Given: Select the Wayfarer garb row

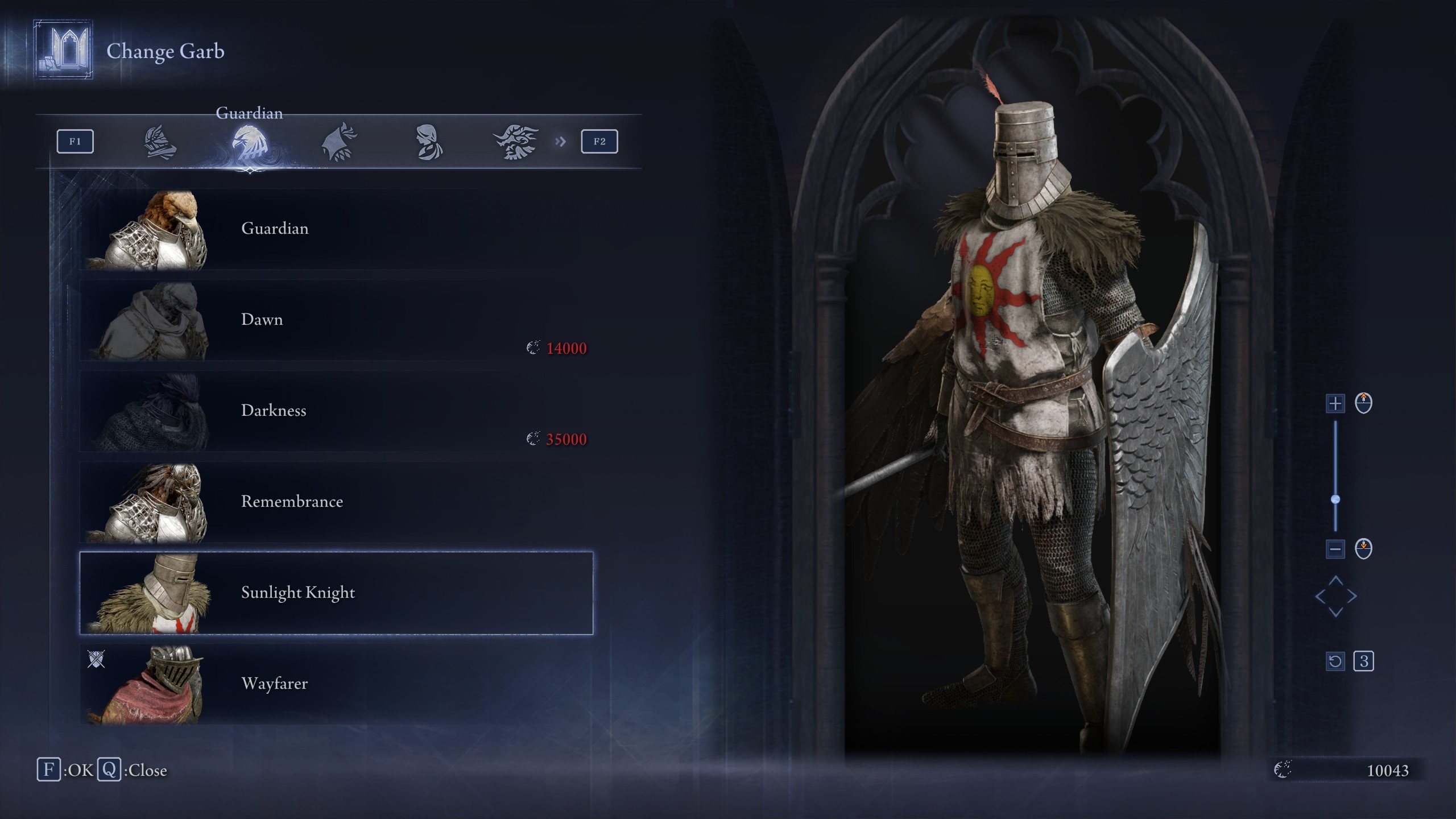Looking at the screenshot, I should point(336,684).
